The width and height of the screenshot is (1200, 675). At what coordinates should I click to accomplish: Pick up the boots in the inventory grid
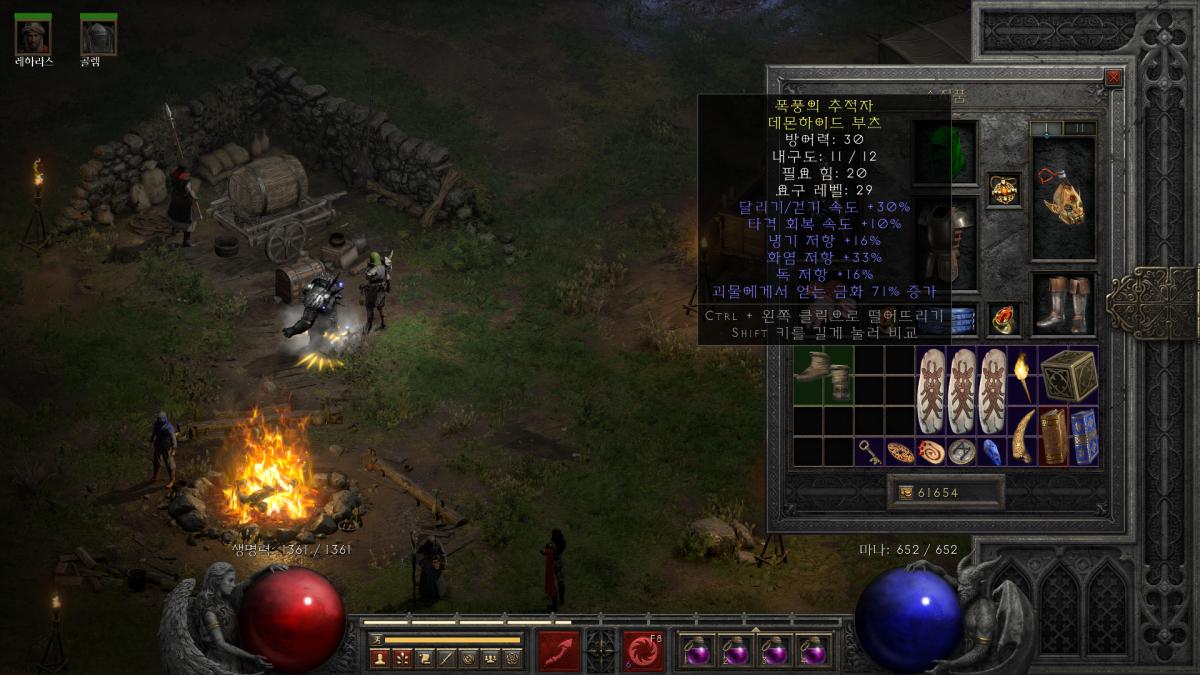click(823, 375)
